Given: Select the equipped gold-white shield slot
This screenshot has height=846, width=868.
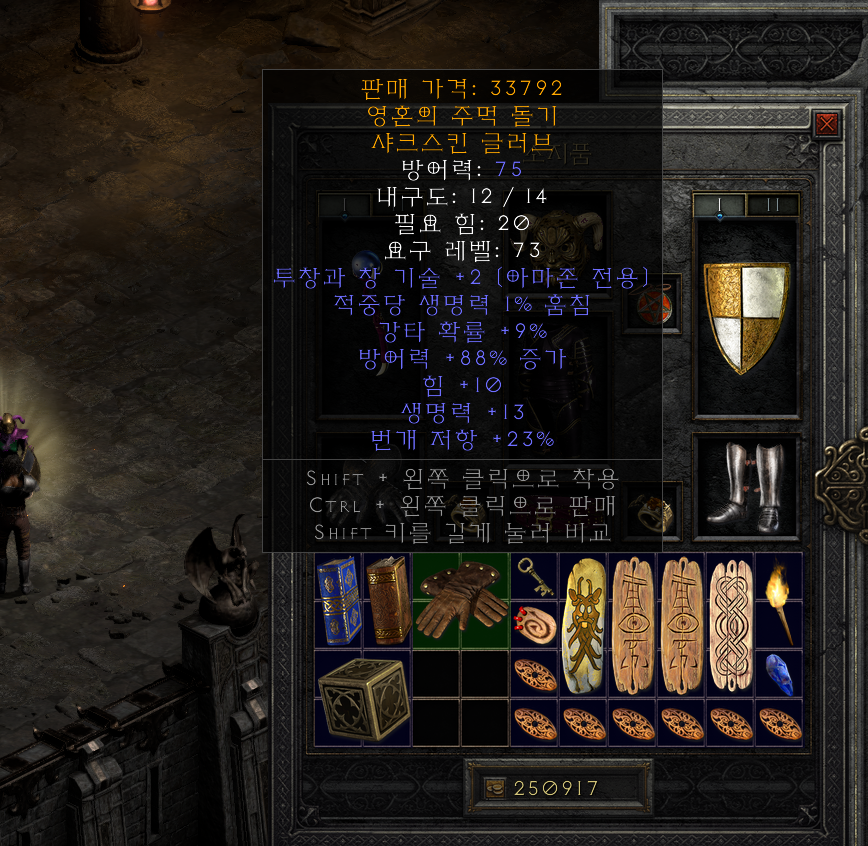Looking at the screenshot, I should click(746, 316).
